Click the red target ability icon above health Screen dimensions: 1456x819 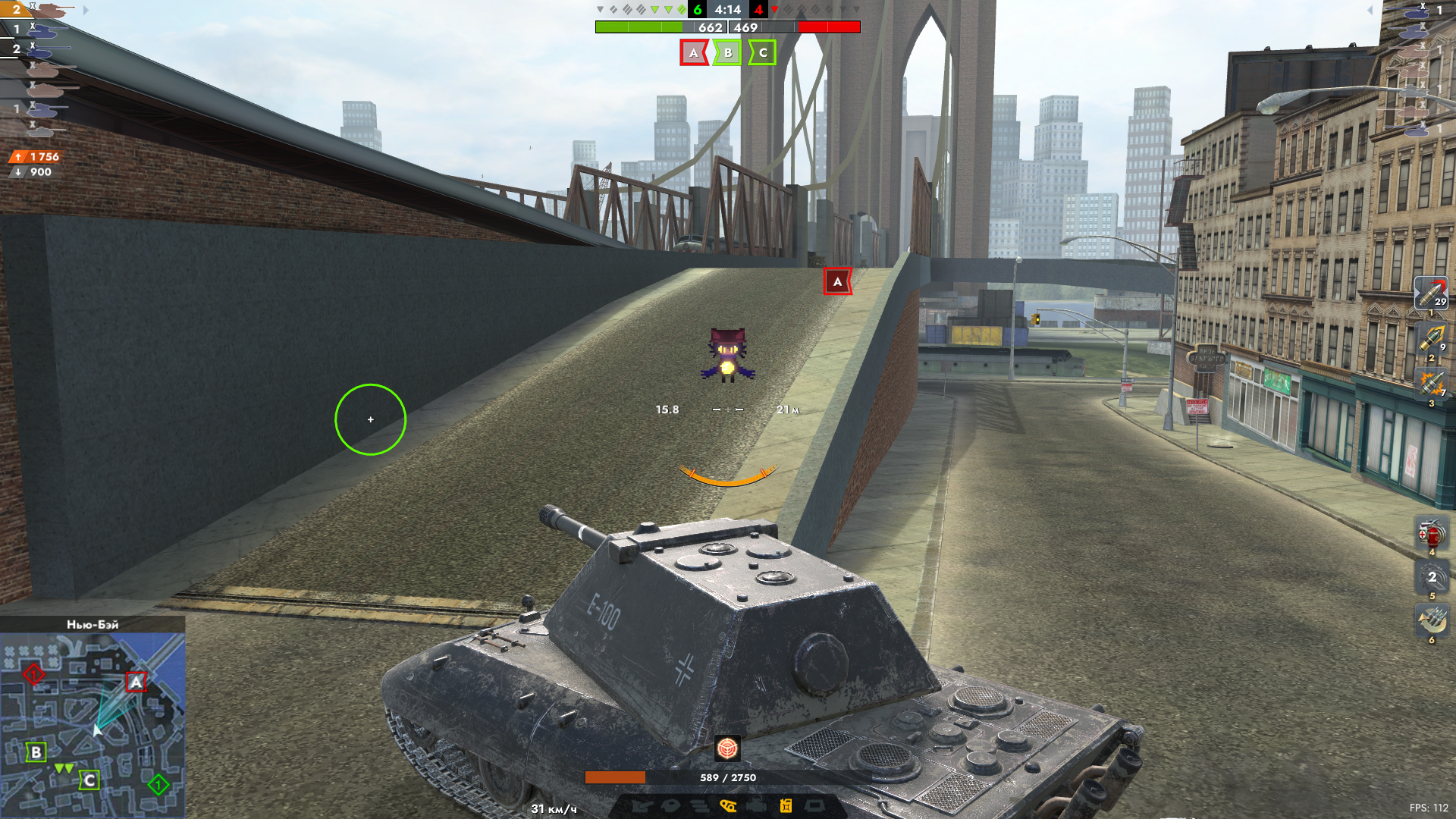click(727, 749)
